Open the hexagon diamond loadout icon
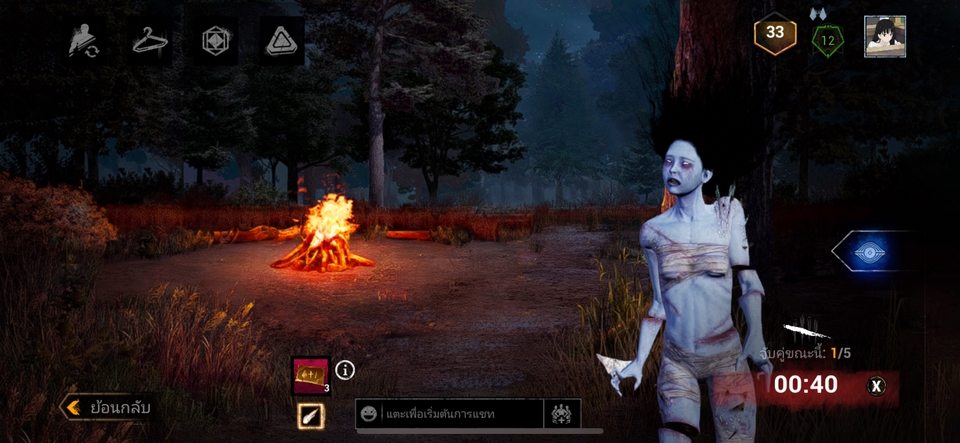960x443 pixels. [216, 41]
